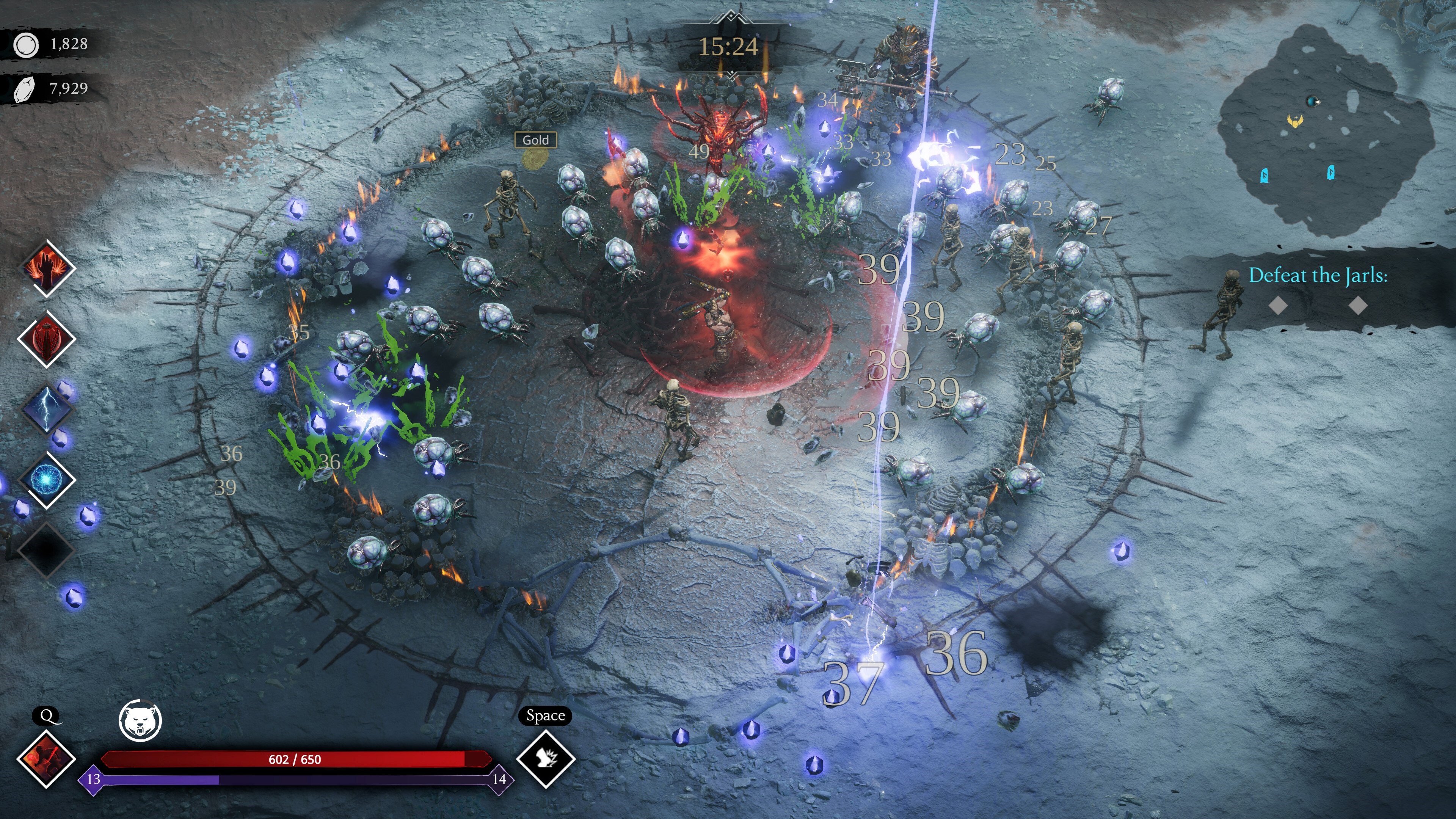
Task: Click the Defeat the Jarls objective tracker
Action: point(1317,276)
